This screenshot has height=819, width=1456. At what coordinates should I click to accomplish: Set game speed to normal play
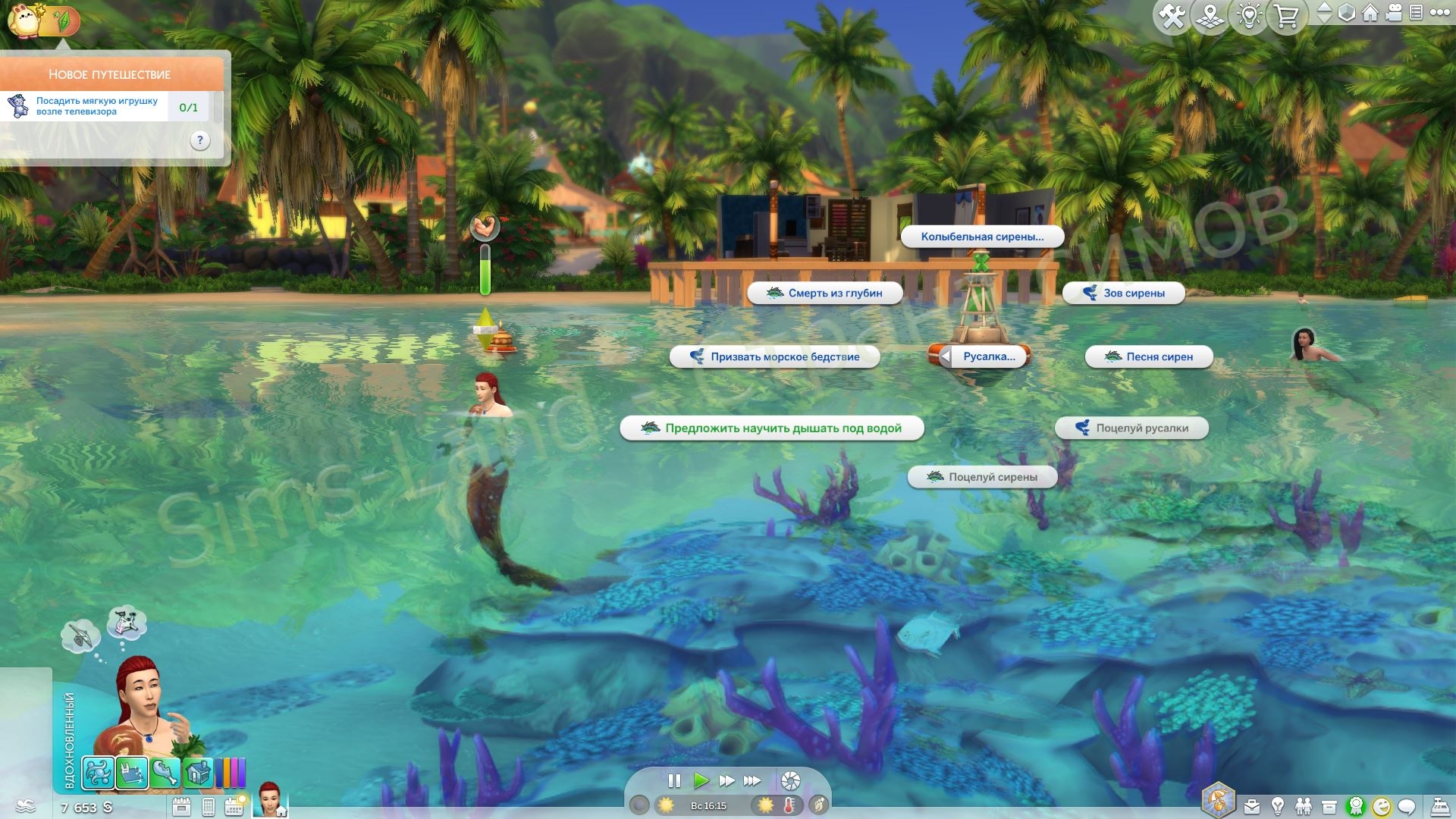[701, 781]
